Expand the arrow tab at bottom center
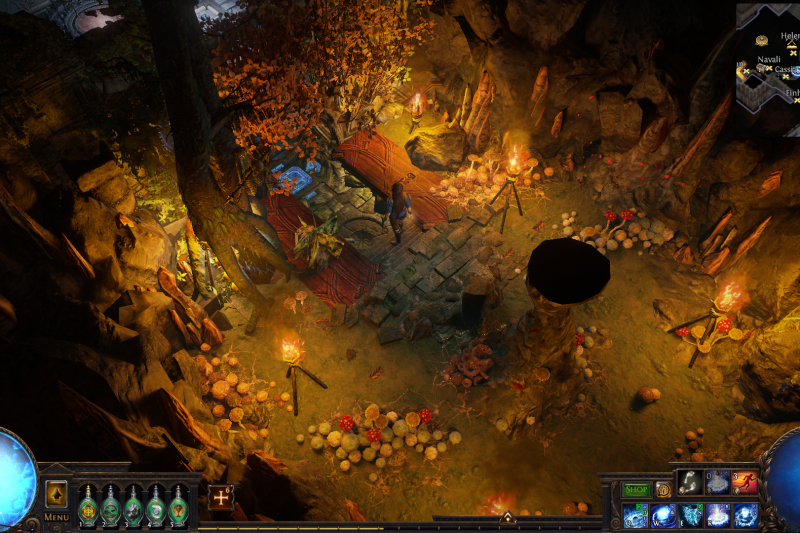The image size is (800, 533). tap(507, 518)
